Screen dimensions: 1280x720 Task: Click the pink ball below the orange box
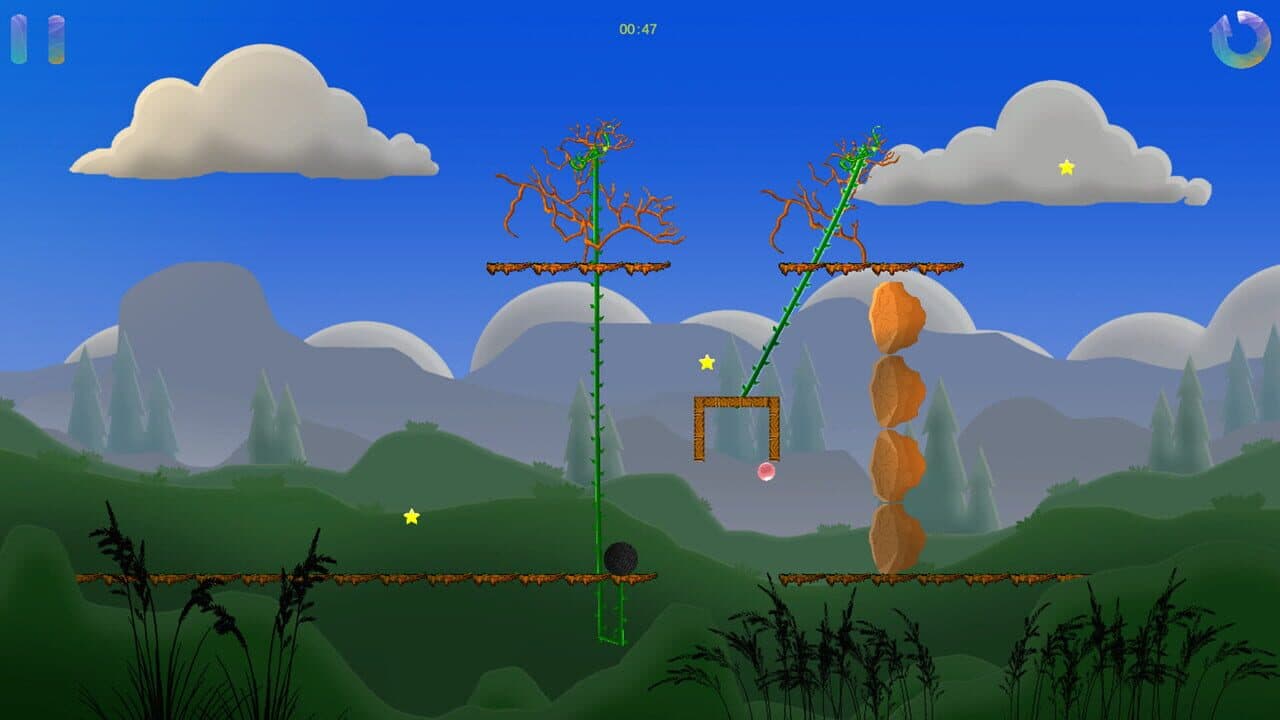coord(765,471)
